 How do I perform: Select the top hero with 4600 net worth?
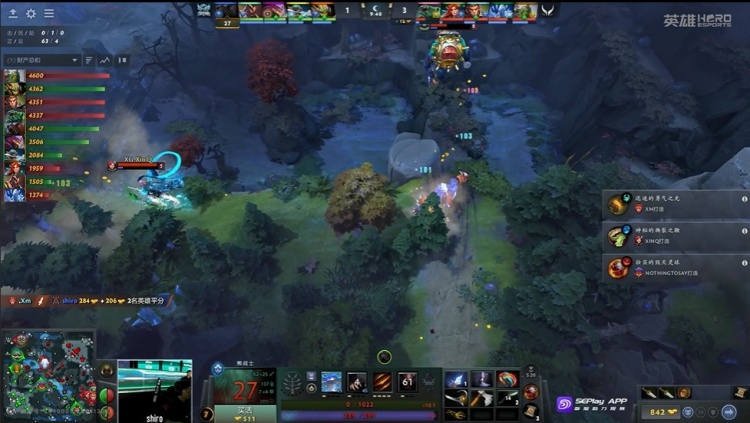point(14,76)
